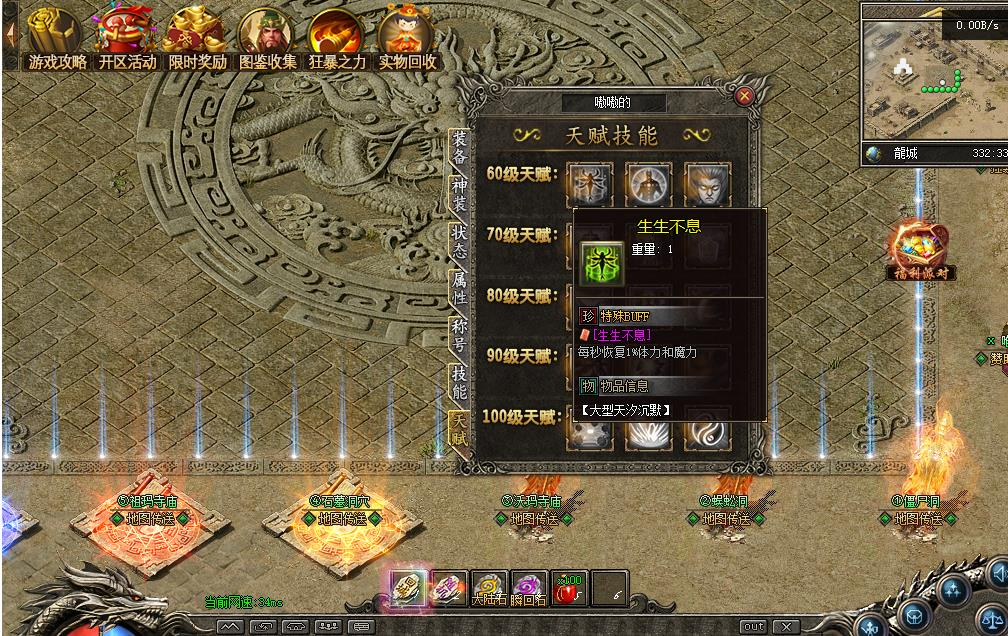This screenshot has height=636, width=1008.
Task: Open the 实物回收 item recycle icon
Action: pyautogui.click(x=407, y=38)
